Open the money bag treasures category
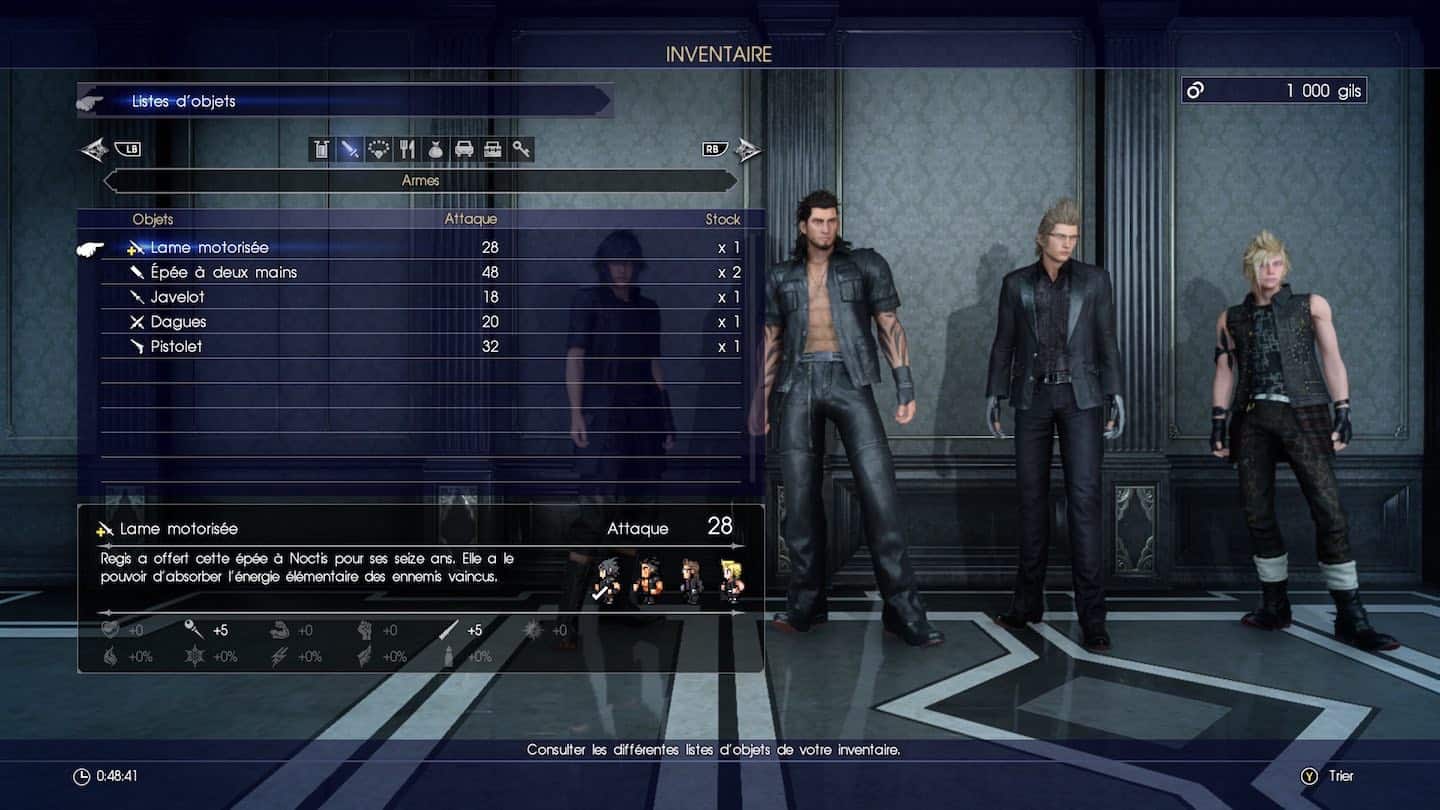The height and width of the screenshot is (810, 1440). tap(435, 149)
